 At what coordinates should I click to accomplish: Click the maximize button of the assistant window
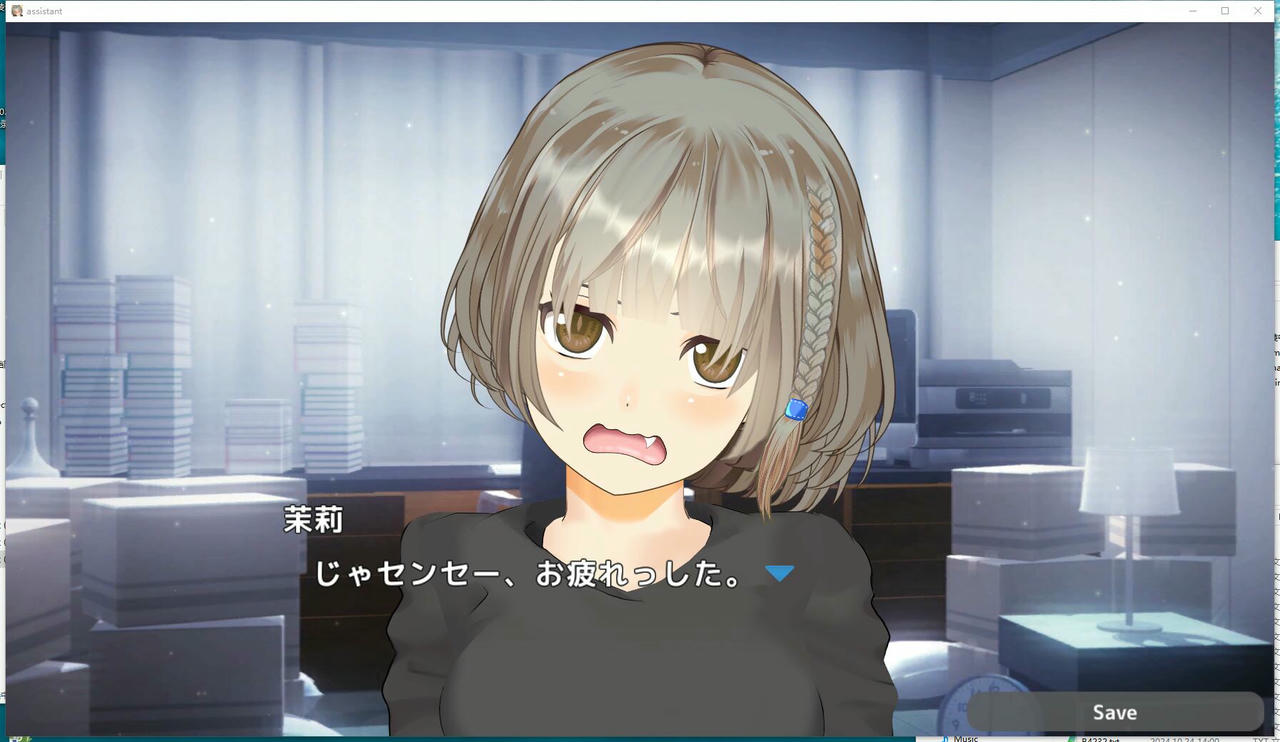1225,10
